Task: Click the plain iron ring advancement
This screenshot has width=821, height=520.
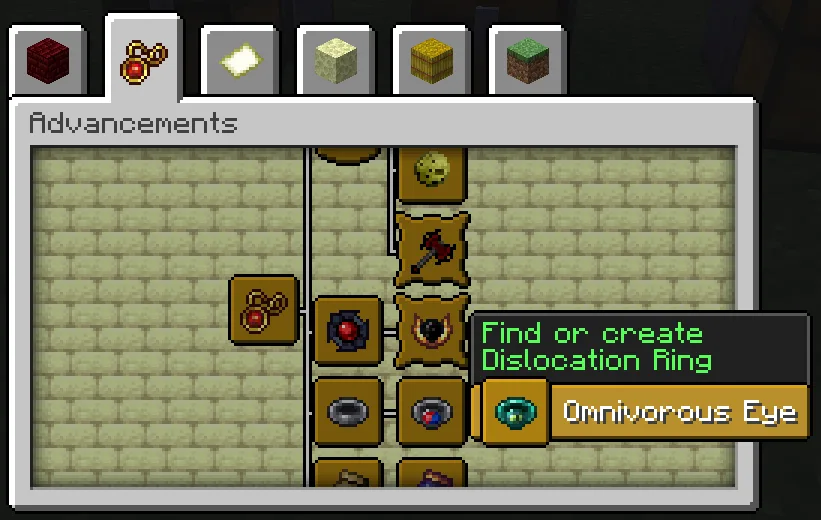Action: pyautogui.click(x=348, y=411)
